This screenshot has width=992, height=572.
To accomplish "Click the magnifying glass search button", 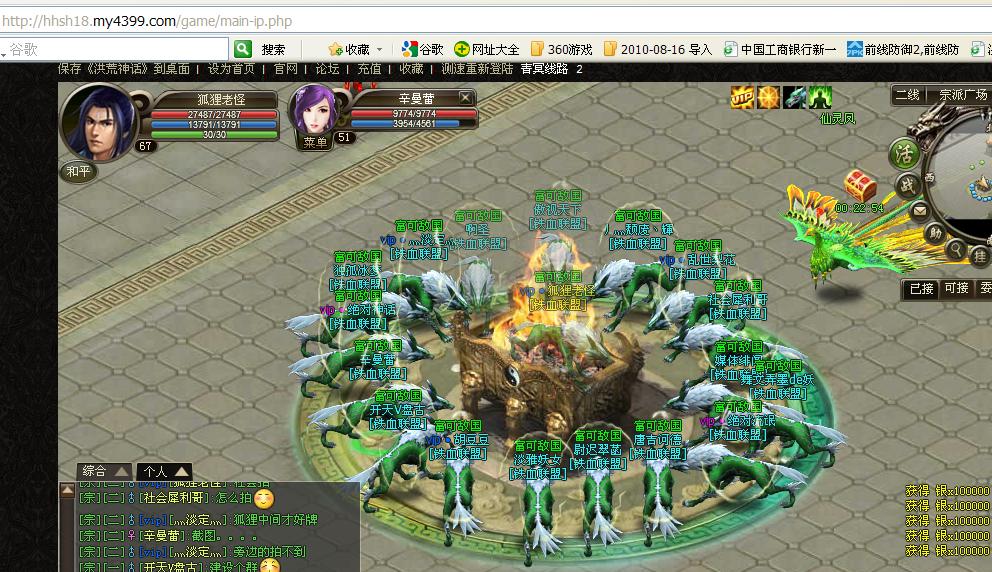I will pyautogui.click(x=957, y=250).
